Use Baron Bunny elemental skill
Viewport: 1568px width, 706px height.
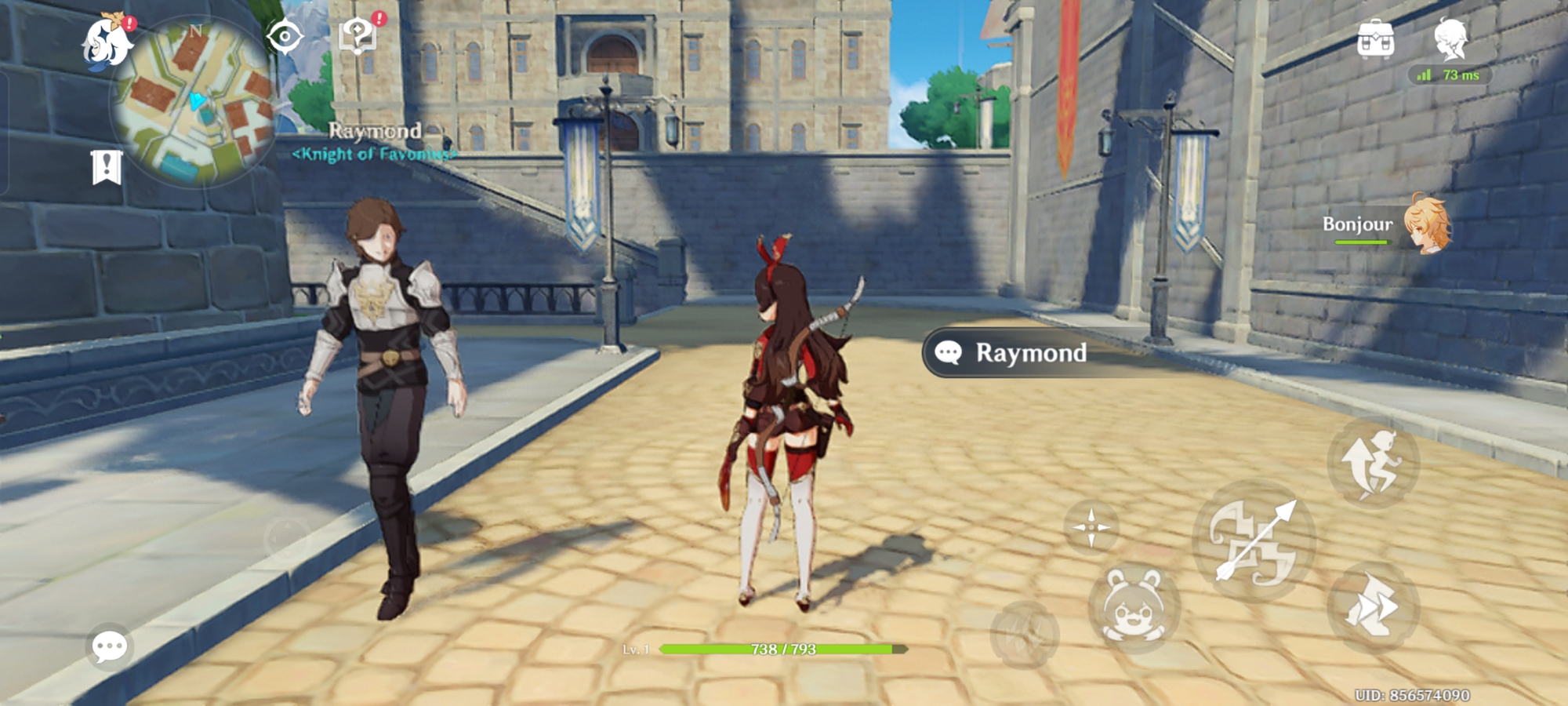(x=1134, y=608)
